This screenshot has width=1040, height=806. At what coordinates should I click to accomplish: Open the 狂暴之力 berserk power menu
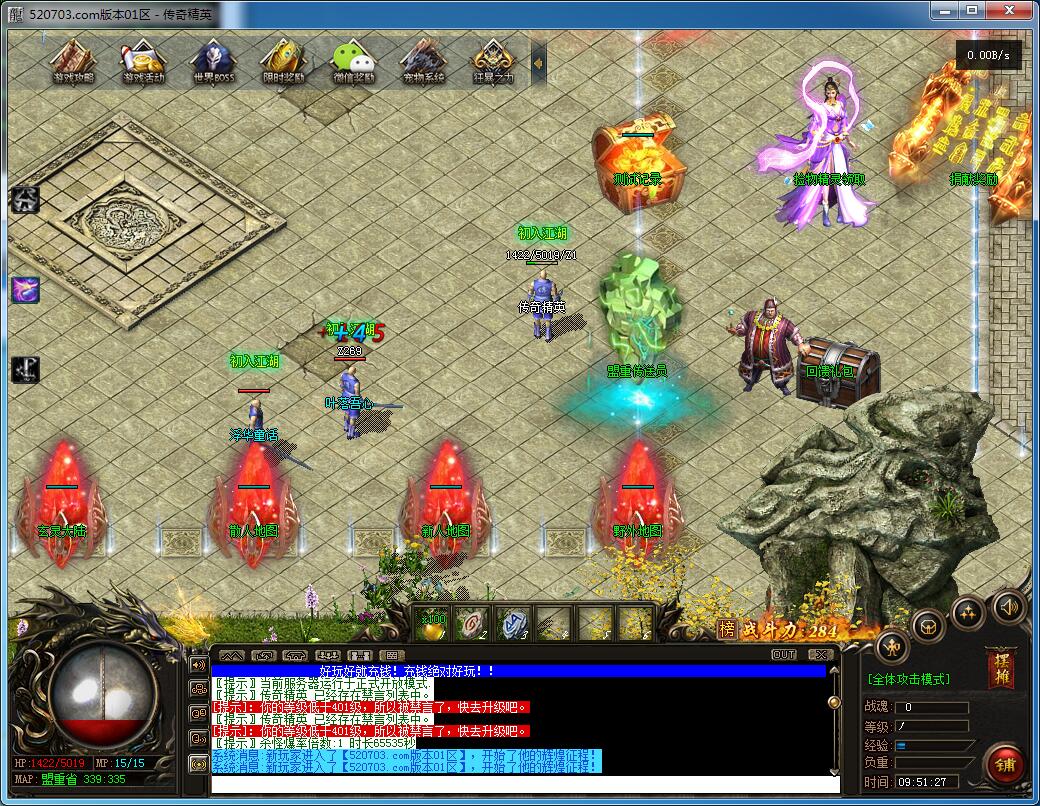[493, 61]
